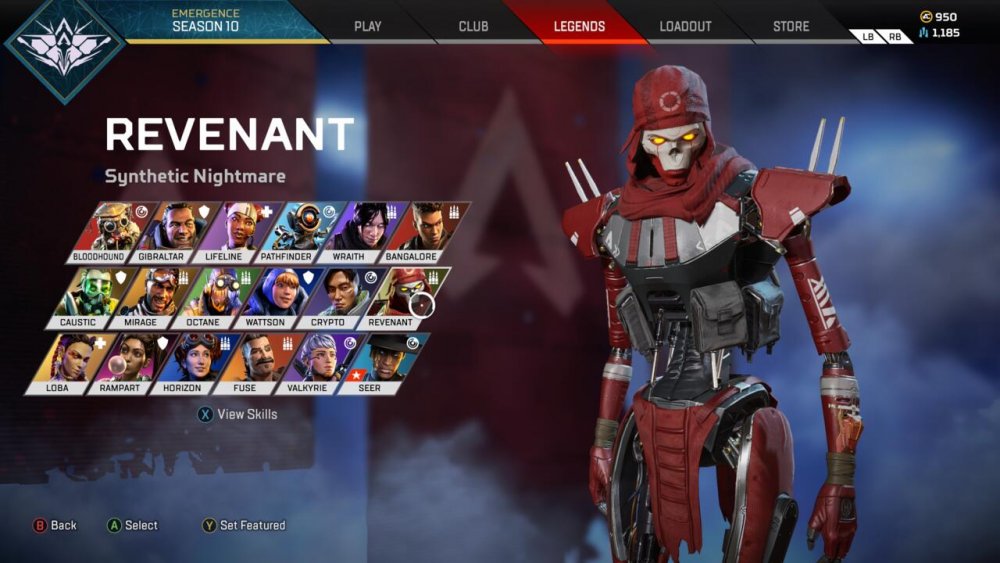Select the Loba legend portrait
This screenshot has width=1000, height=563.
[60, 361]
